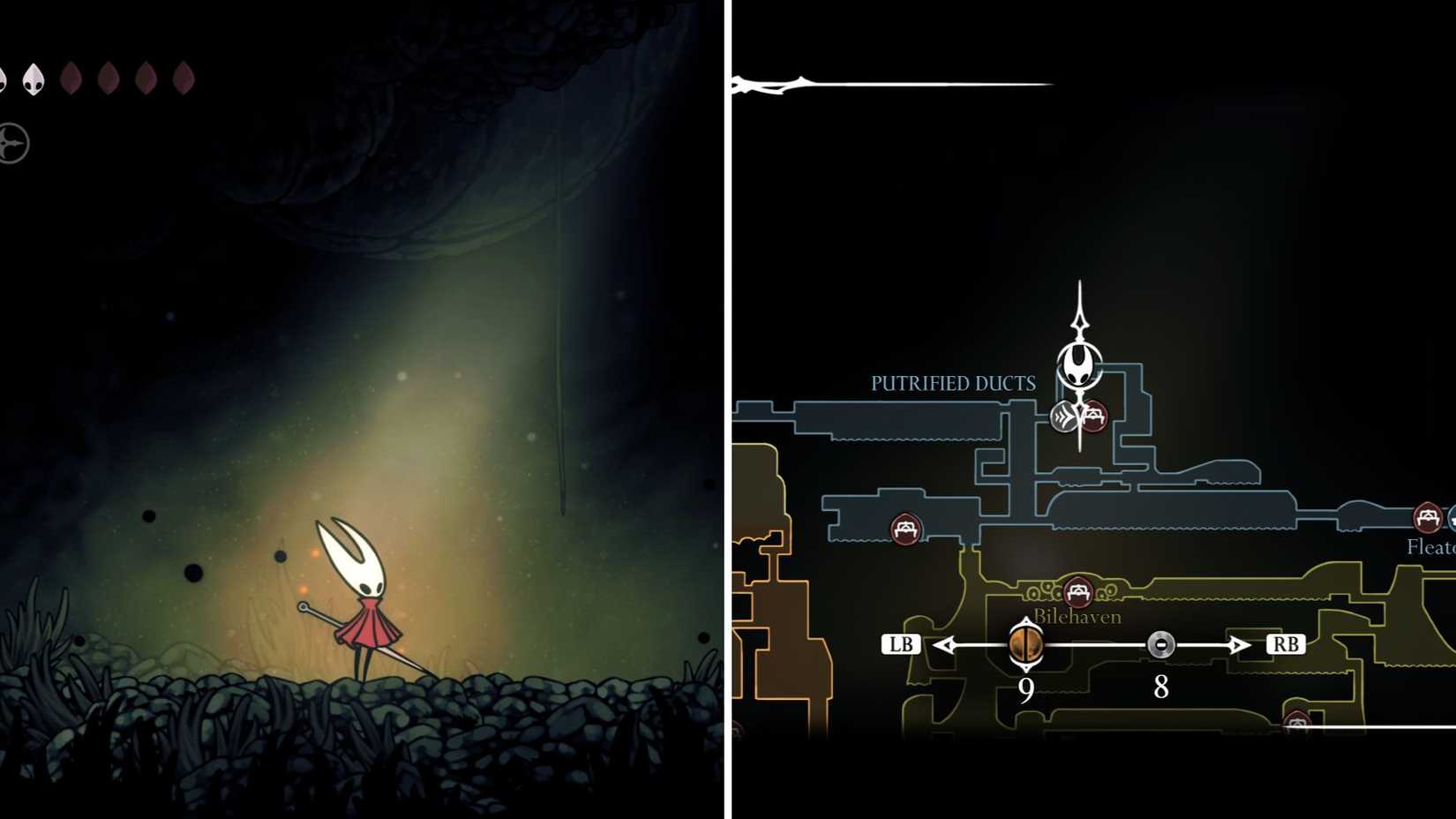Select the gray ring marker numbered 8
The width and height of the screenshot is (1456, 819).
[x=1160, y=645]
